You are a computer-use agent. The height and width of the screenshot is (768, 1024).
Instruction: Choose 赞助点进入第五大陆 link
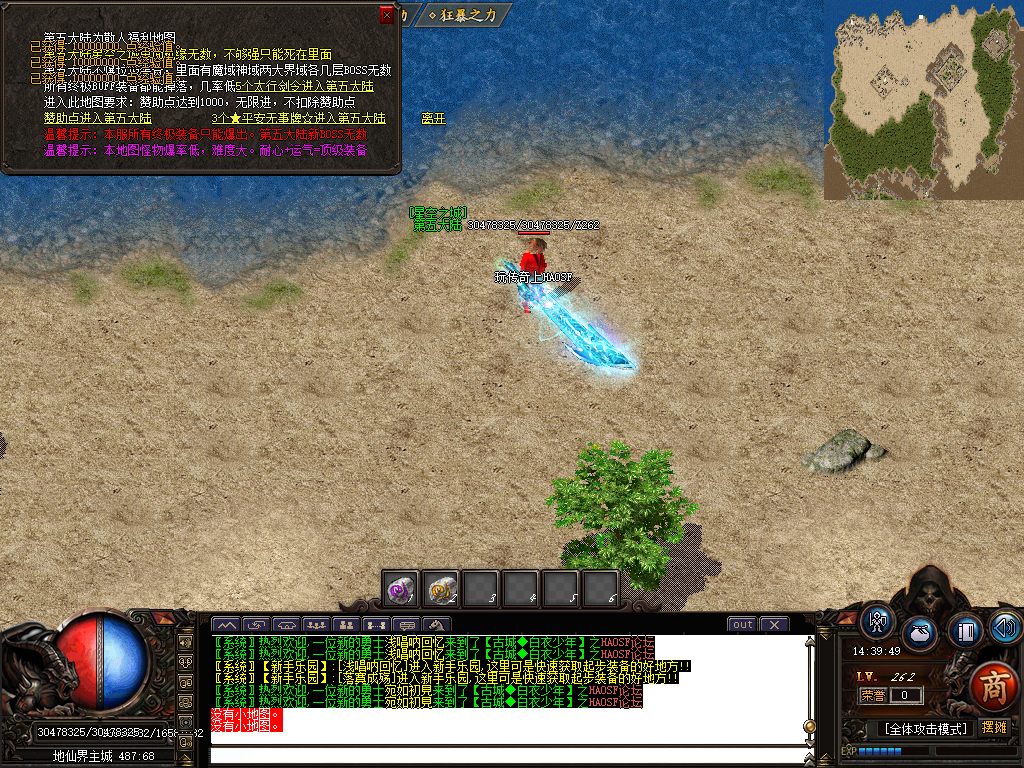click(x=90, y=118)
